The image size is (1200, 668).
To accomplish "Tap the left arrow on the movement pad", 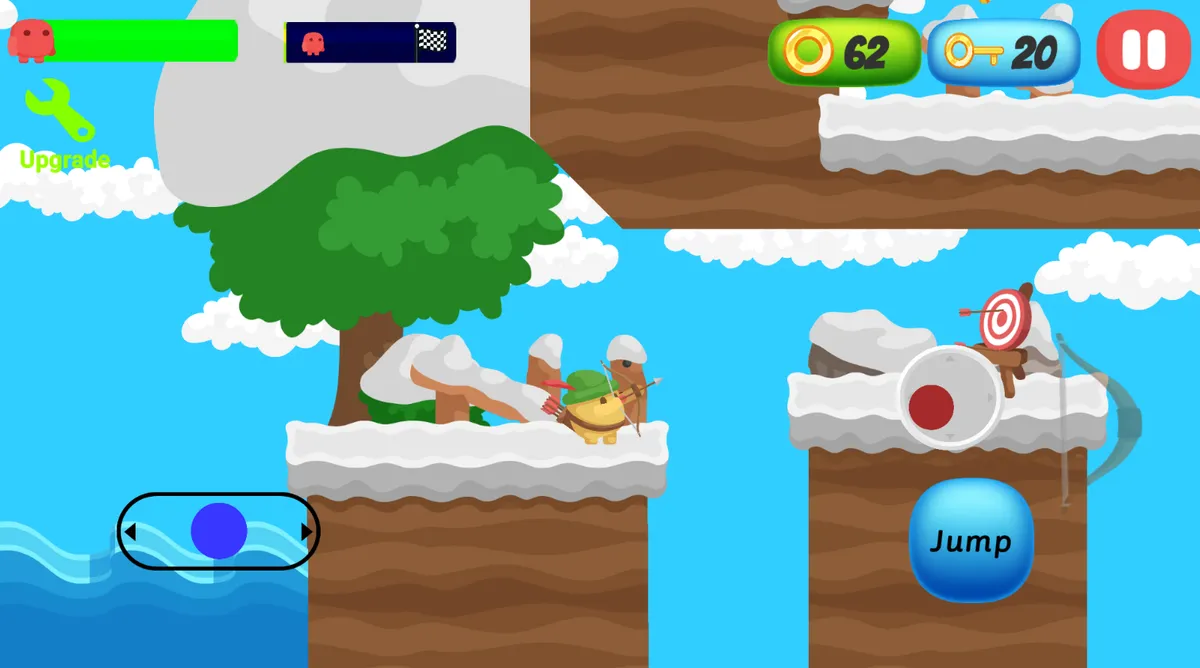I will 131,532.
